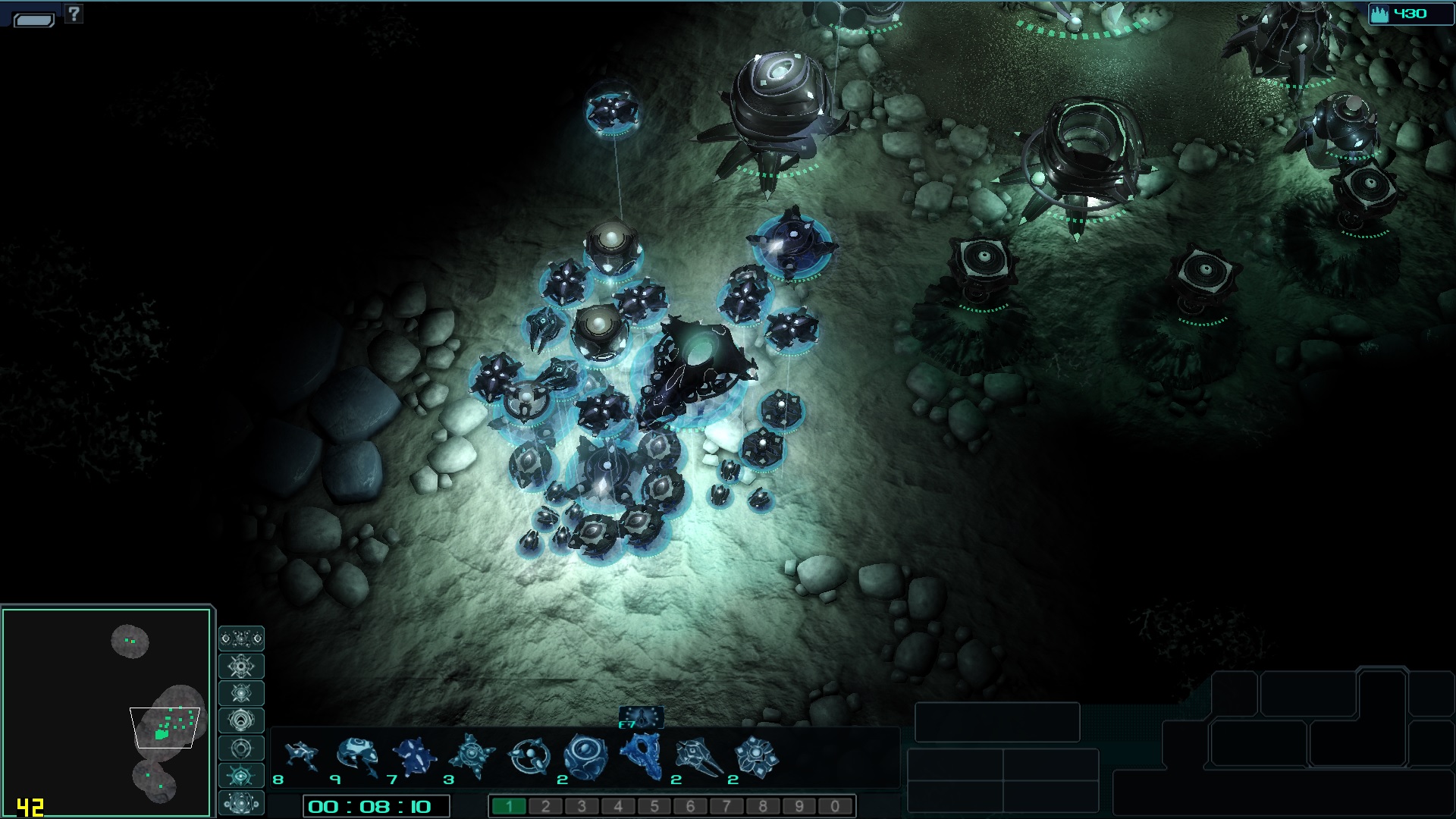Choose control group 5

654,806
